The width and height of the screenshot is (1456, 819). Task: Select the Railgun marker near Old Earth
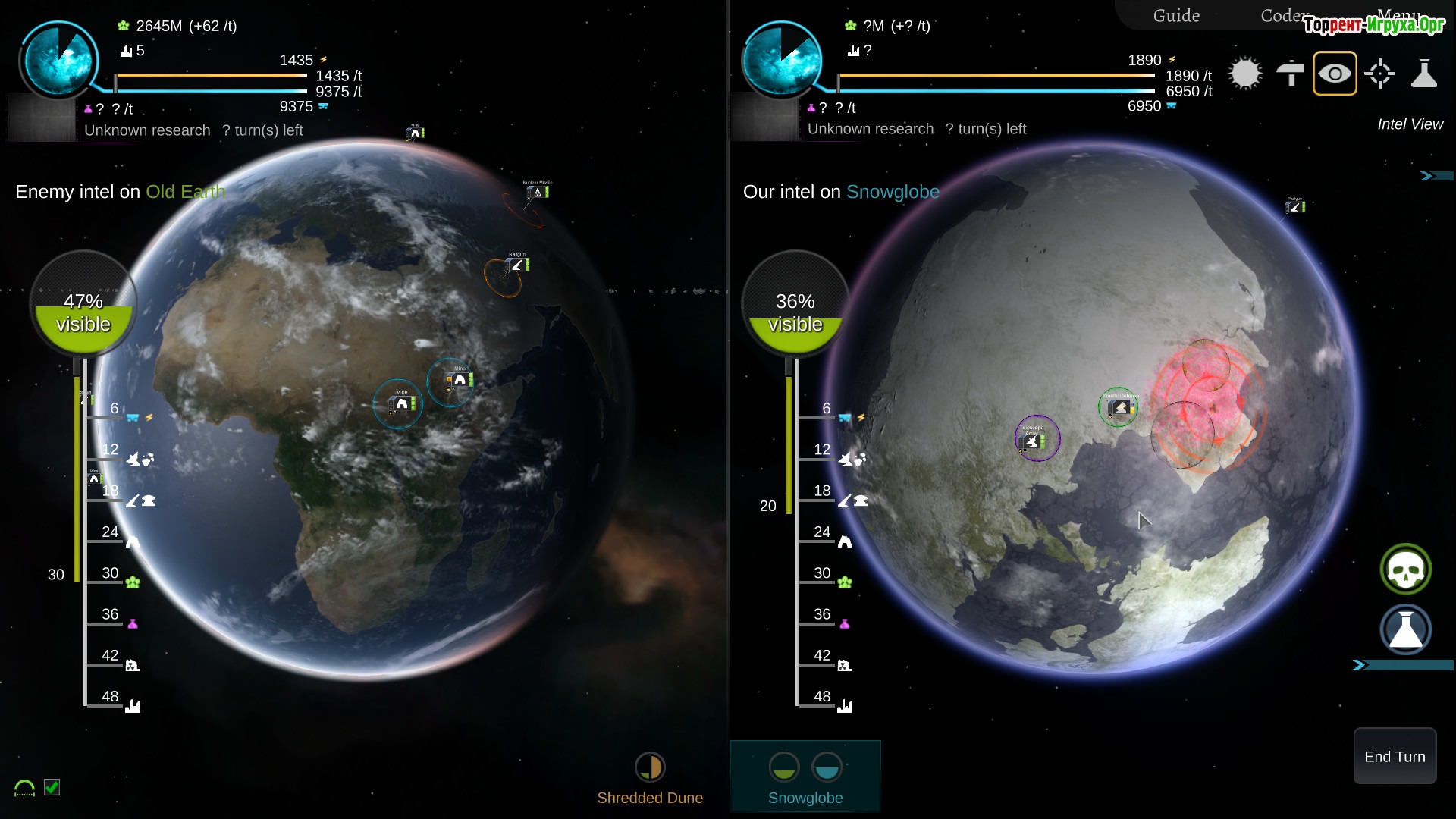tap(517, 265)
